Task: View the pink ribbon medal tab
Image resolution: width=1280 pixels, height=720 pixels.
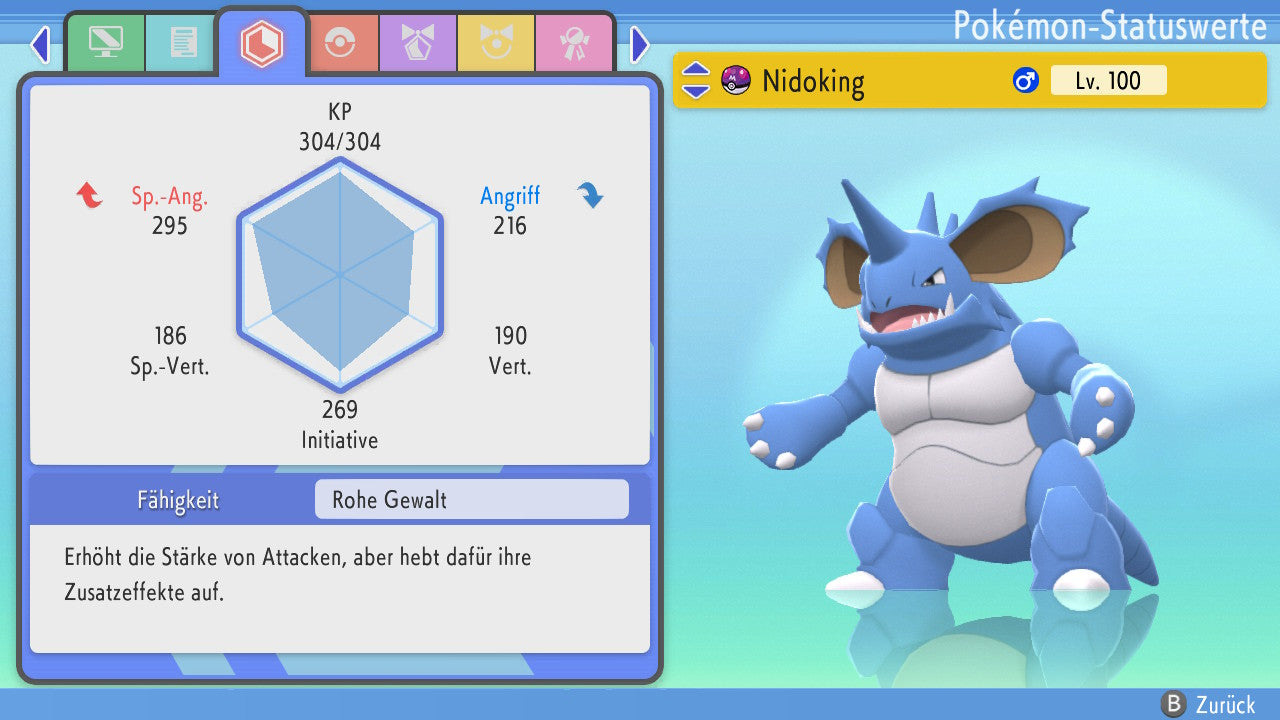Action: coord(573,43)
